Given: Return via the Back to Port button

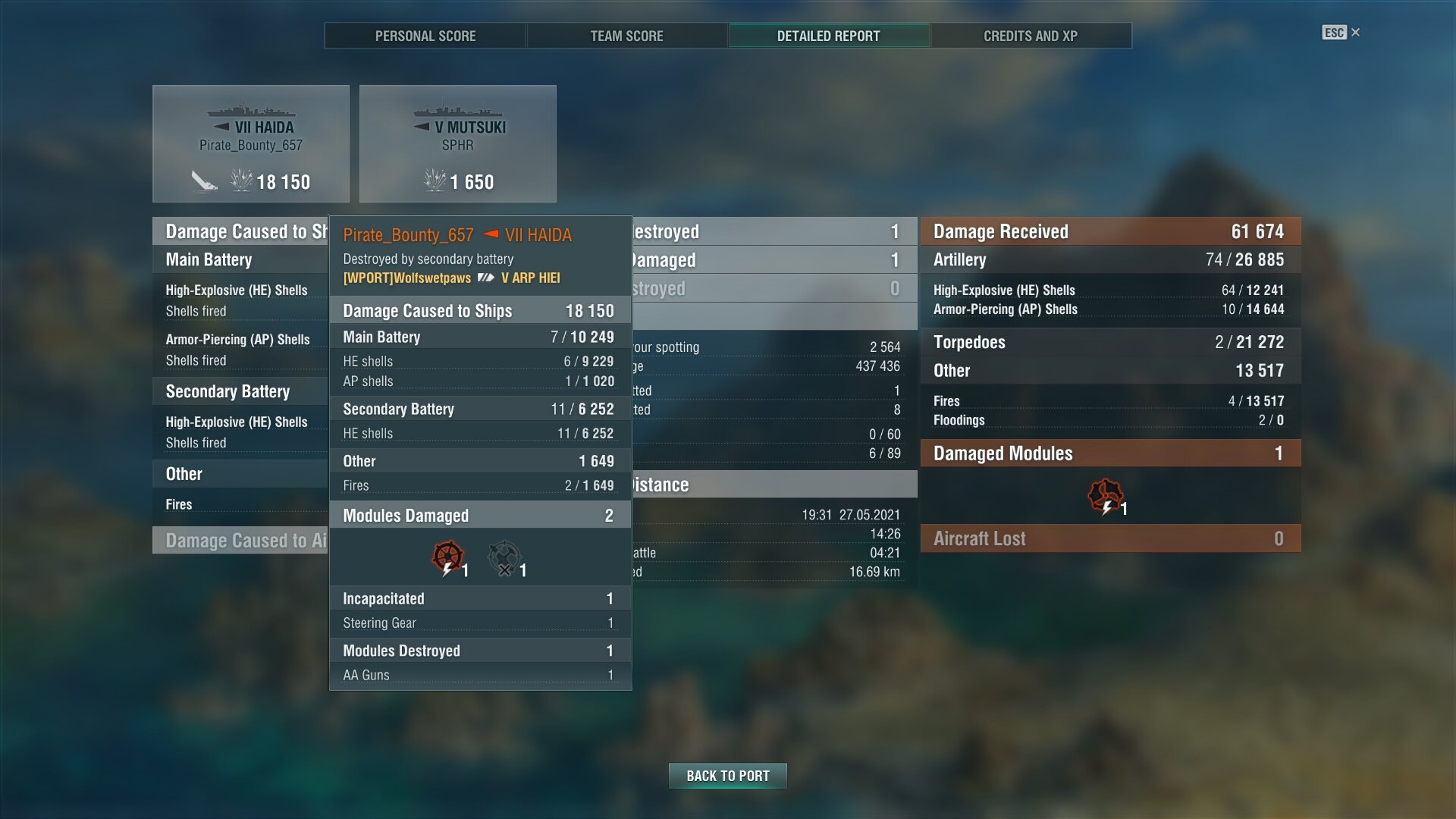Looking at the screenshot, I should click(727, 776).
